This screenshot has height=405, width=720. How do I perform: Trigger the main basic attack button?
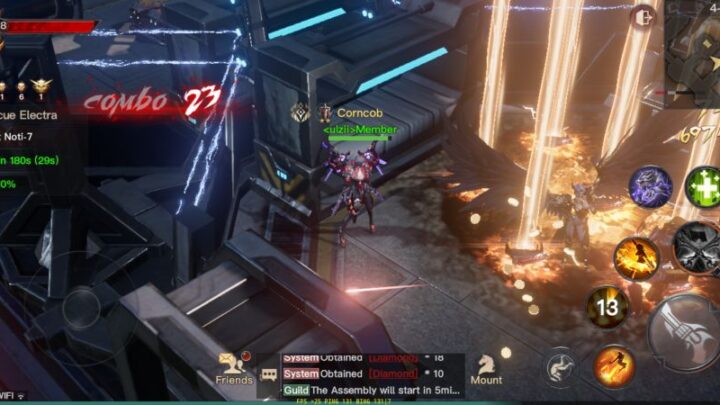(684, 334)
